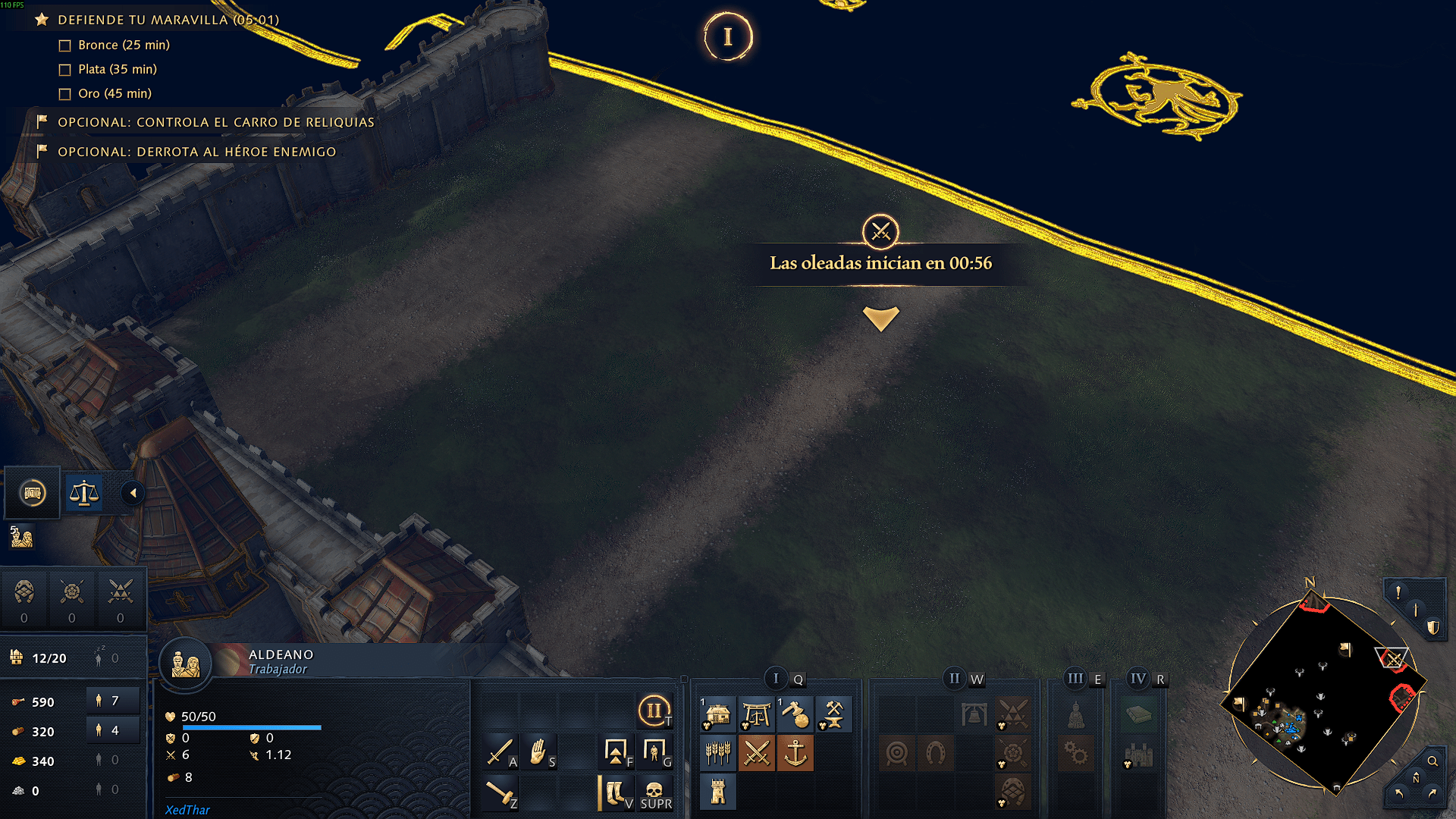Collapse the panel with the left arrow
Viewport: 1456px width, 819px height.
tap(133, 493)
